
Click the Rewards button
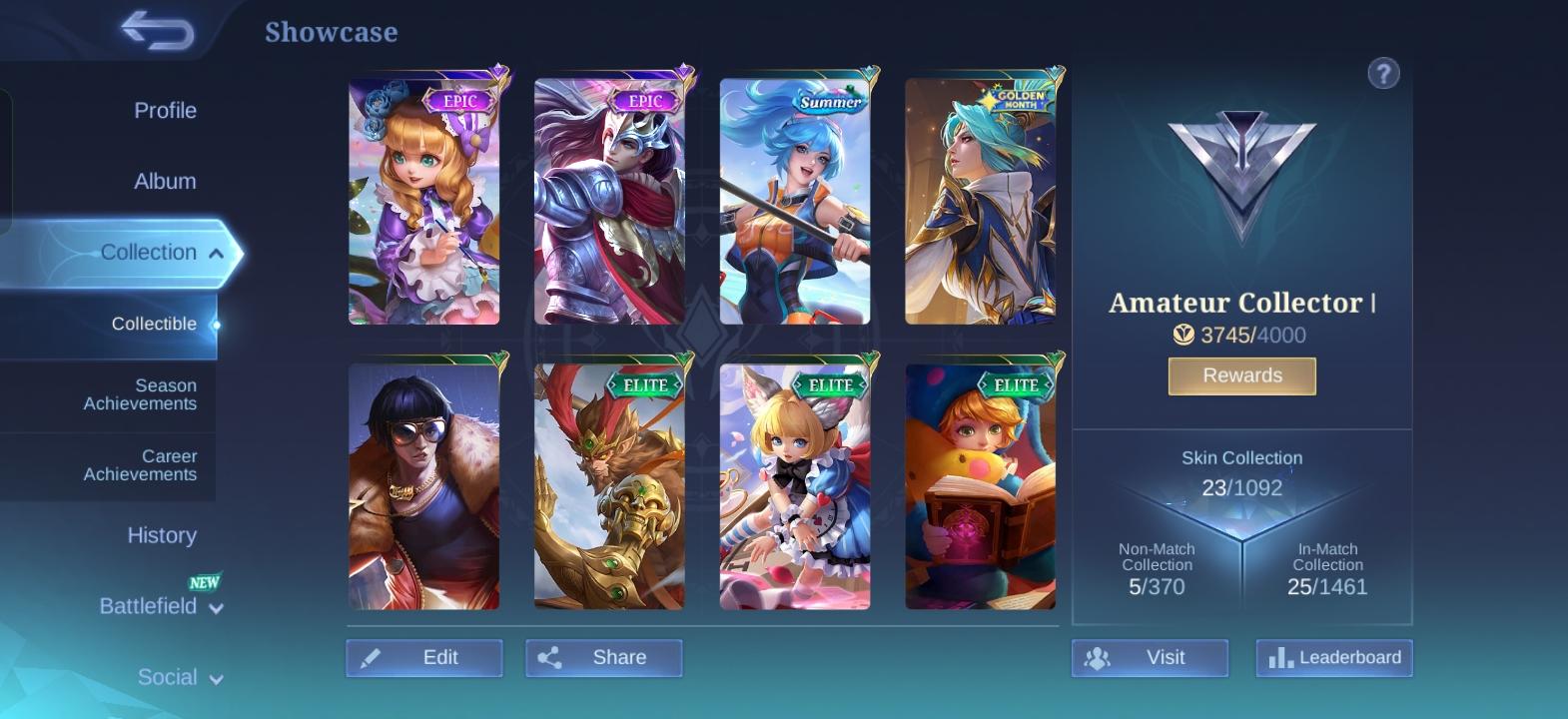(1241, 375)
